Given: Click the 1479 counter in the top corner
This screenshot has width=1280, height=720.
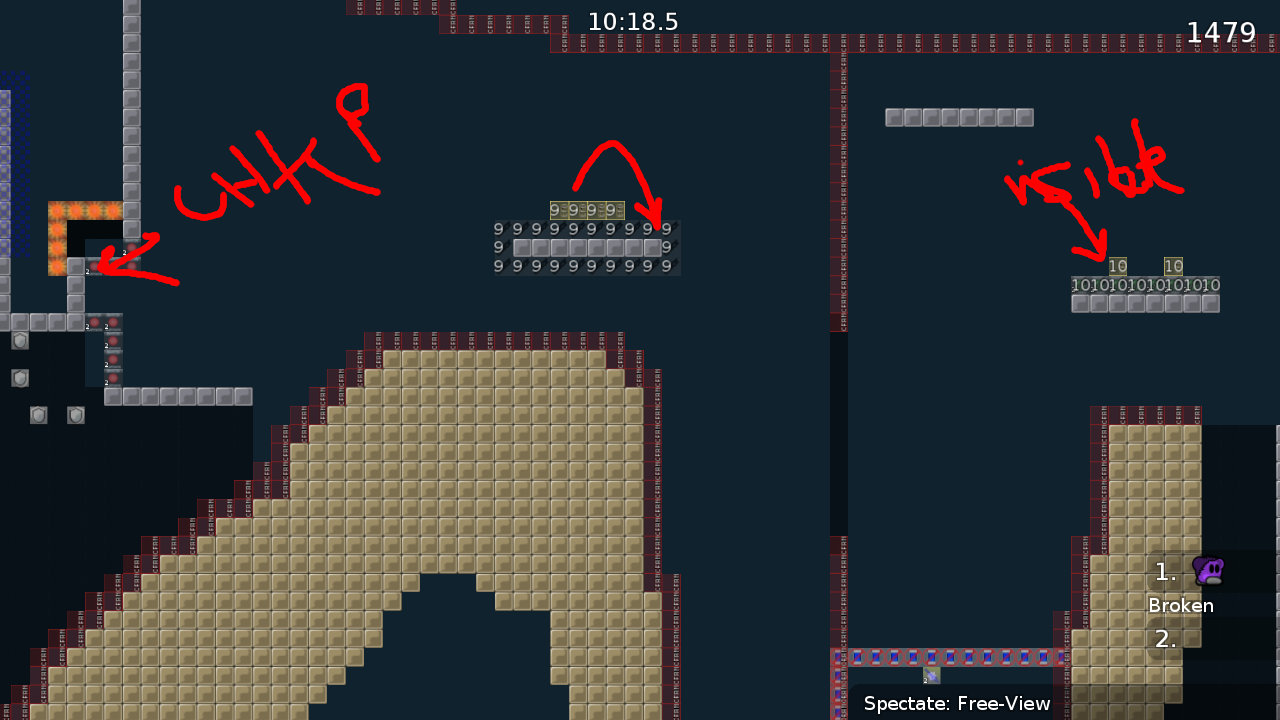Looking at the screenshot, I should pyautogui.click(x=1224, y=32).
